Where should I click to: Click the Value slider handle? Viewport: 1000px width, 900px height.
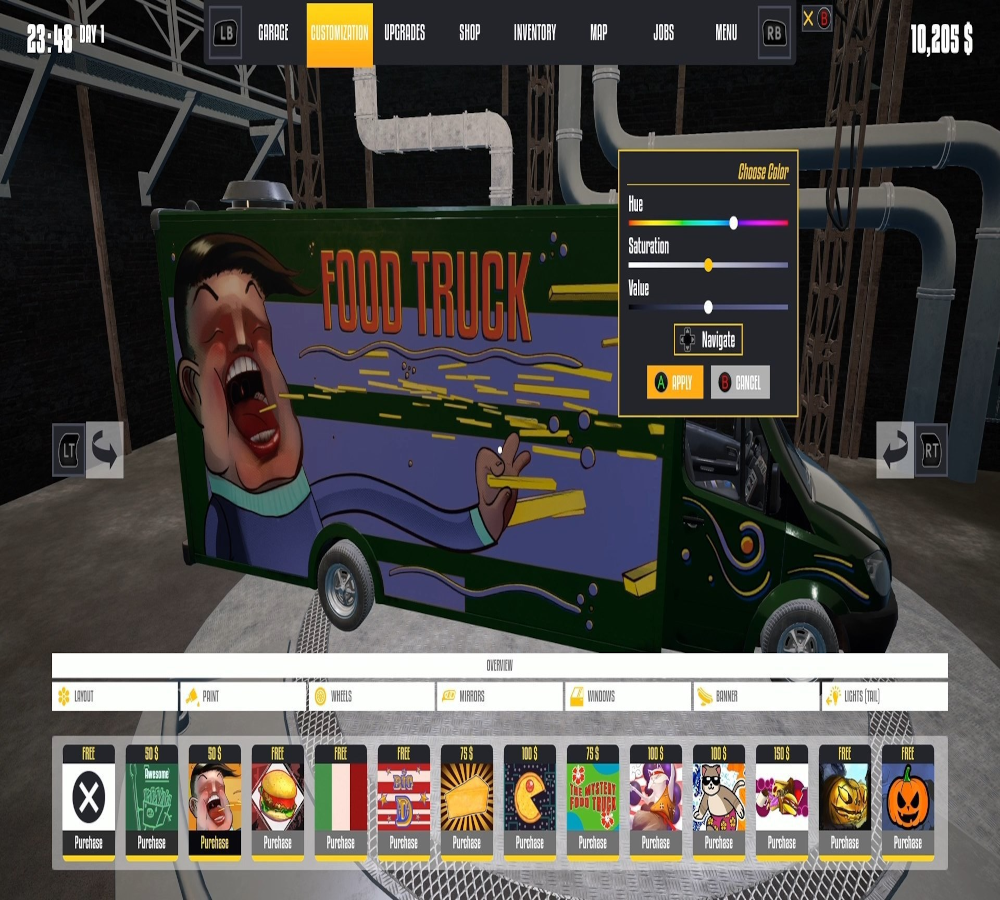[708, 307]
